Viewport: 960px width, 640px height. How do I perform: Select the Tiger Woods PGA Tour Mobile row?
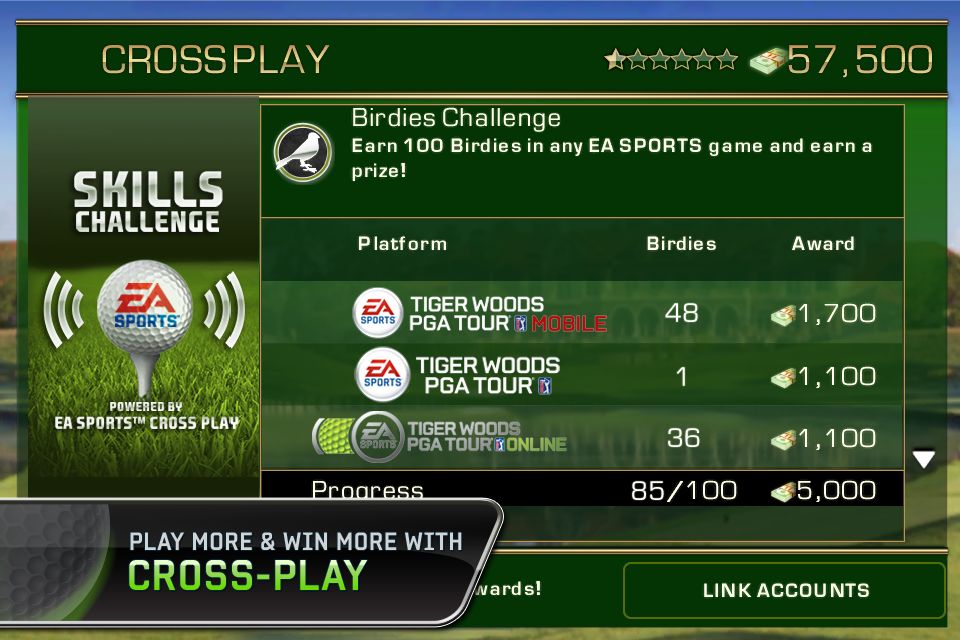tap(582, 313)
